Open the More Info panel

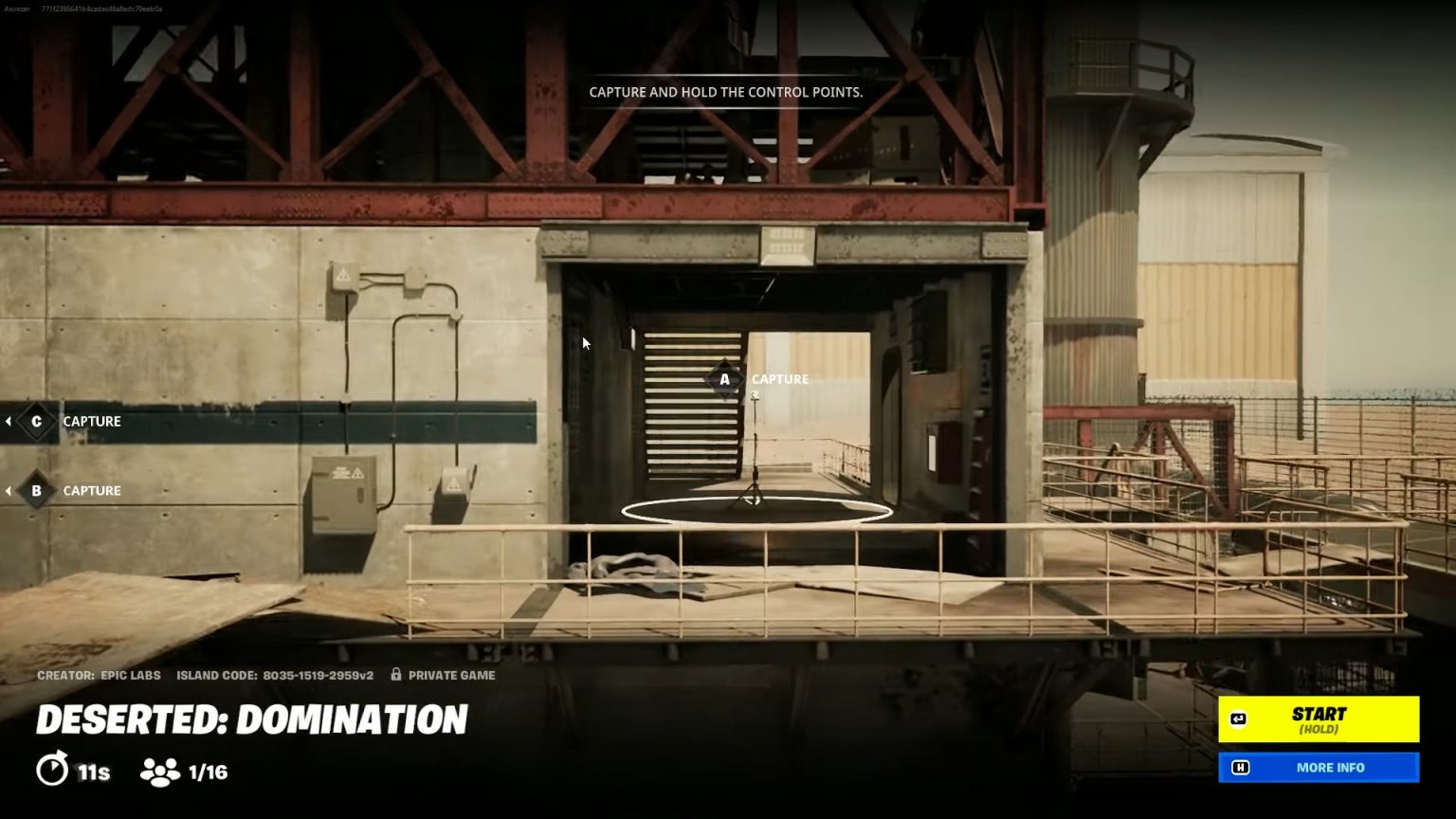tap(1319, 768)
